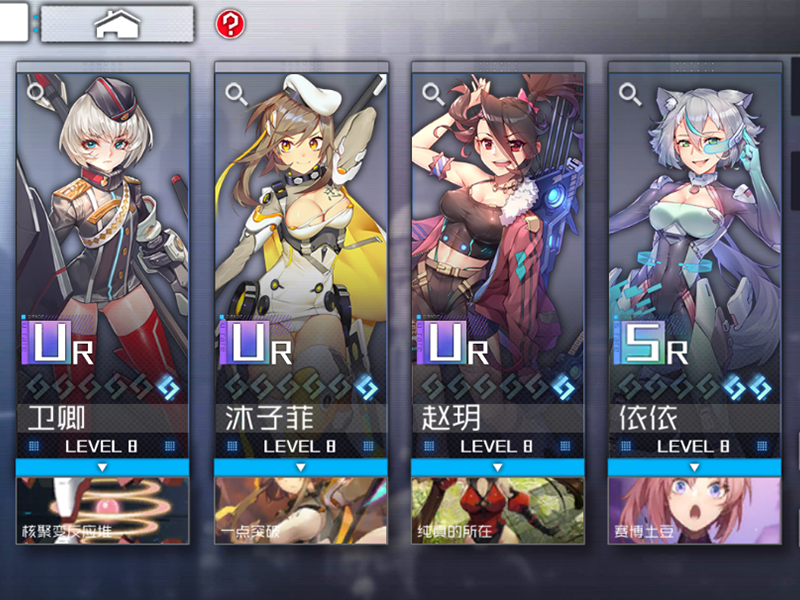
Task: Select the 依依 SR character card
Action: [x=694, y=230]
